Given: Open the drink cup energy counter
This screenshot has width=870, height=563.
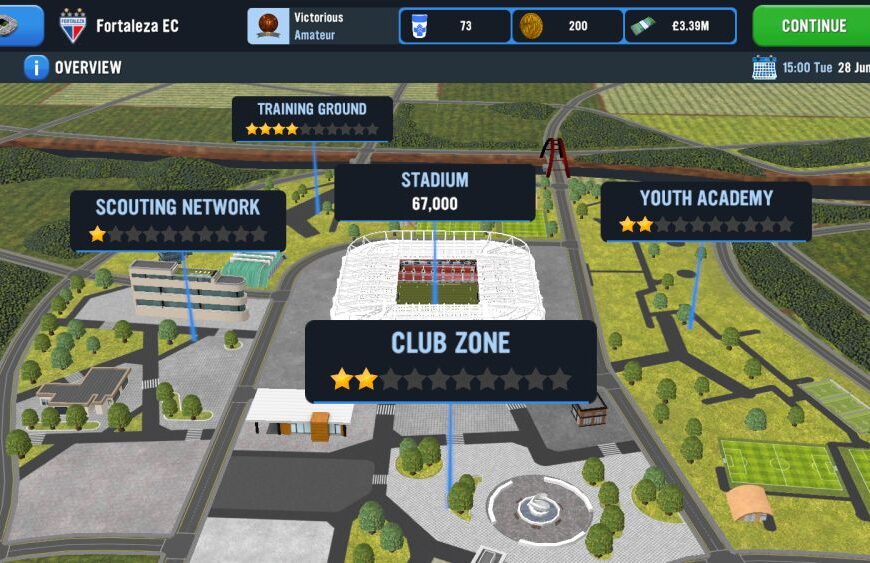Looking at the screenshot, I should coord(455,26).
